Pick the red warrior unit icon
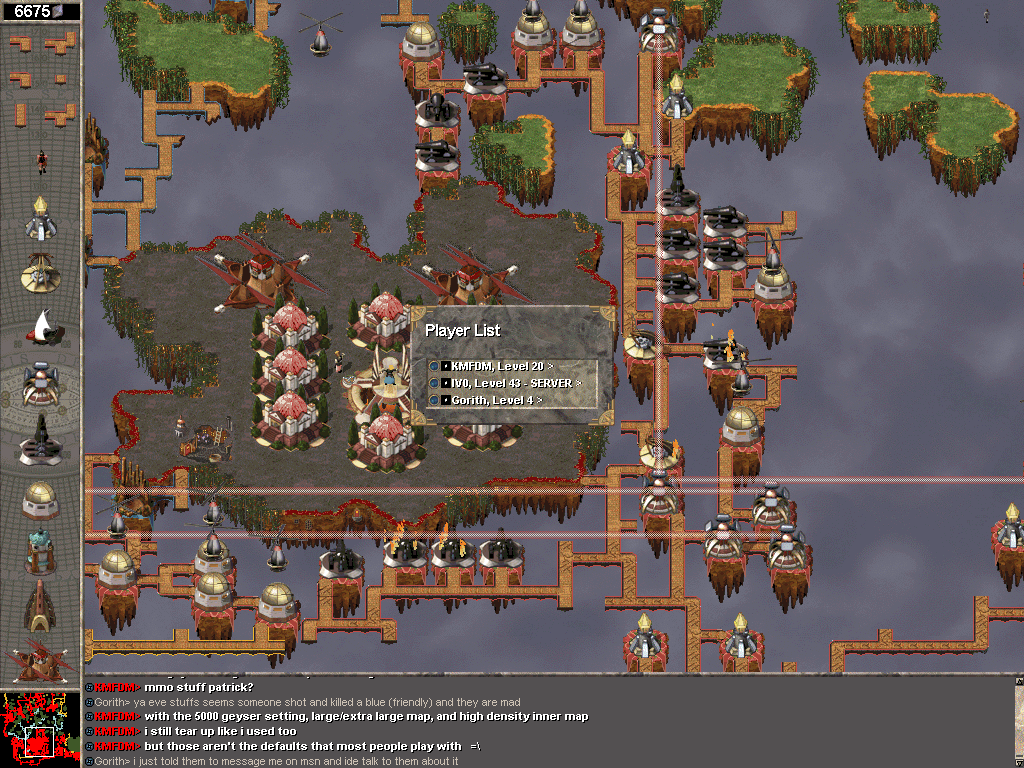Screen dimensions: 1024x768 click(41, 160)
